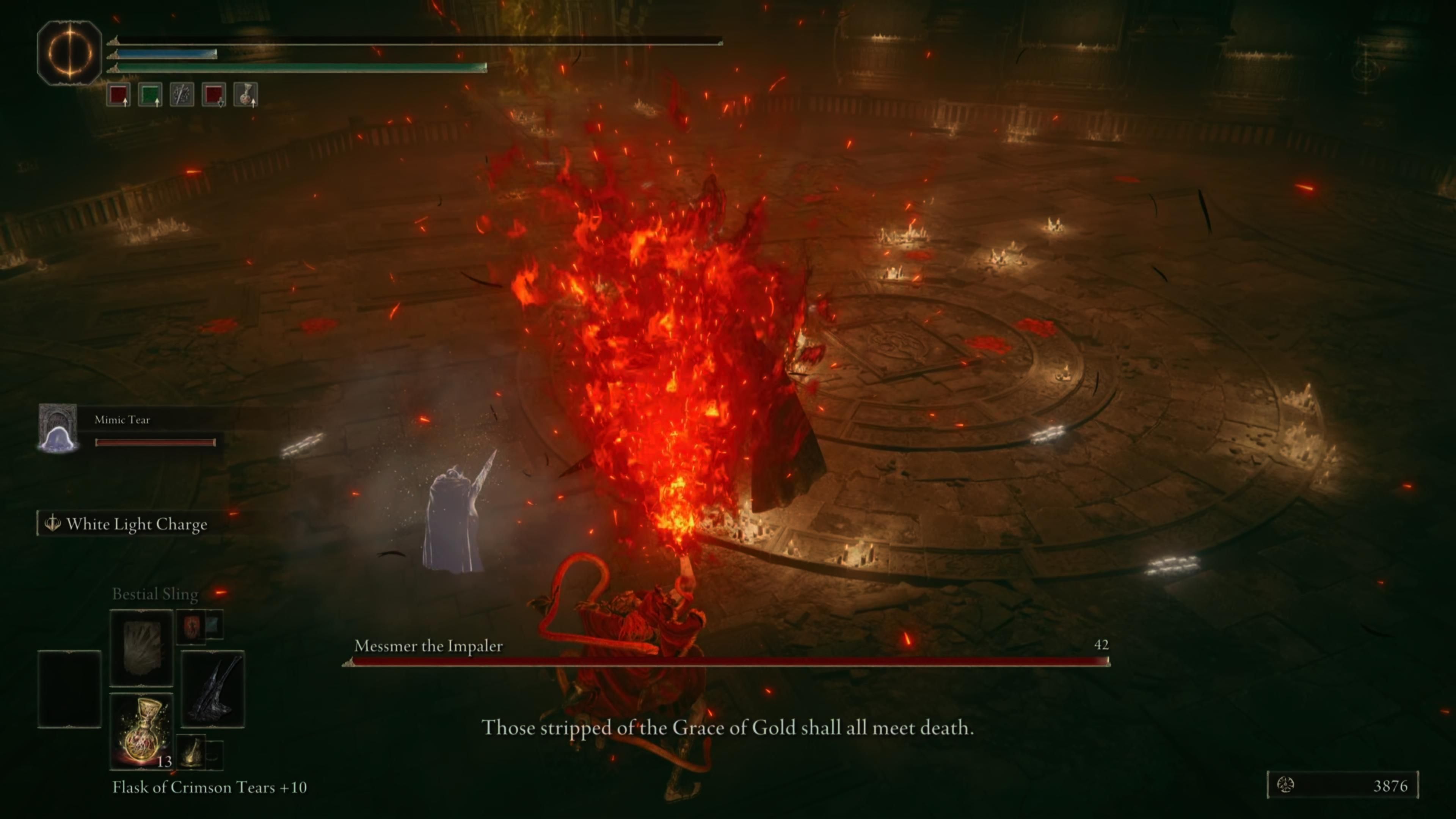1456x819 pixels.
Task: Click the small red talisman icon near Bestial Sling
Action: coord(191,626)
